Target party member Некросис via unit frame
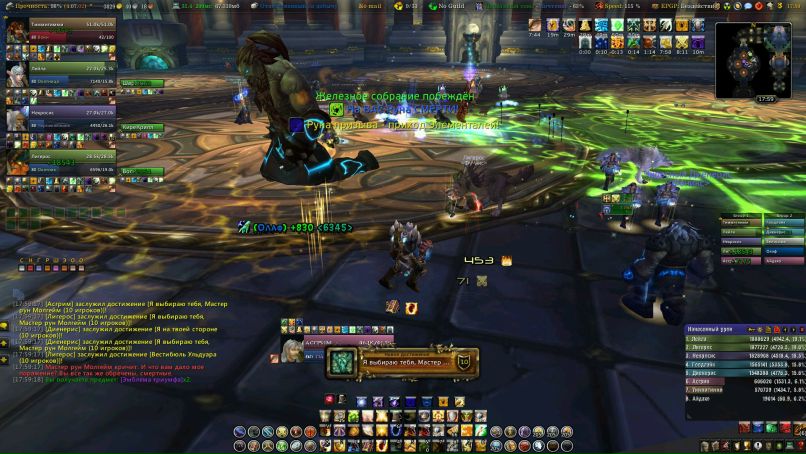 click(x=59, y=119)
